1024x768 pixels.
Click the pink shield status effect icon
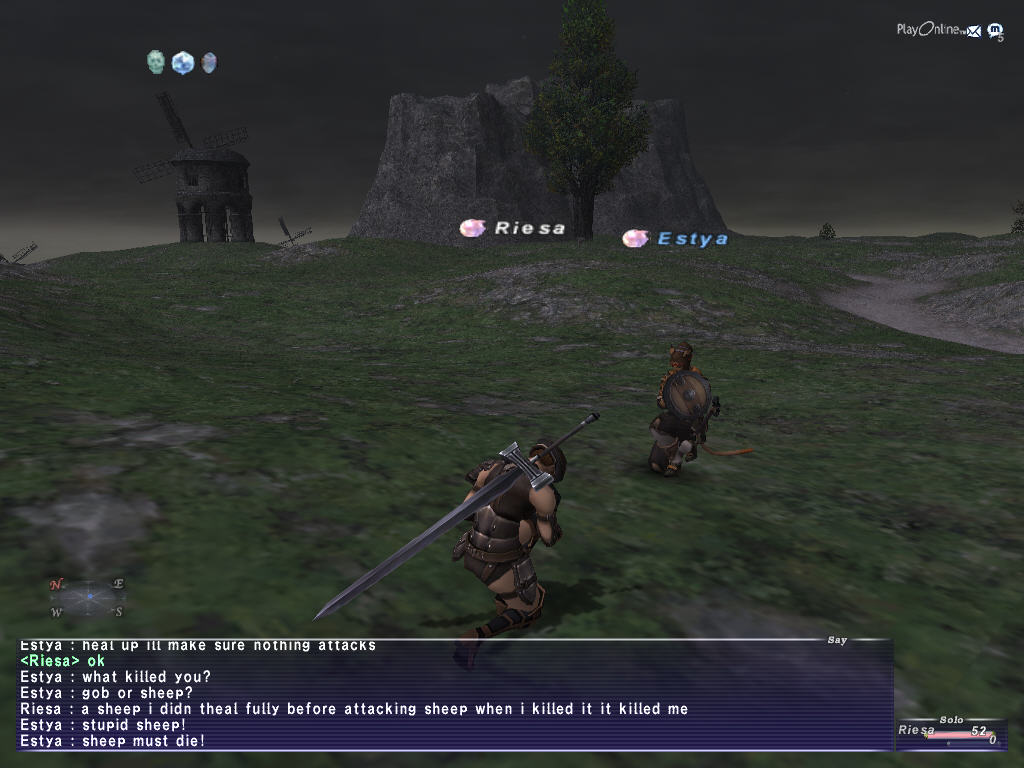(208, 63)
